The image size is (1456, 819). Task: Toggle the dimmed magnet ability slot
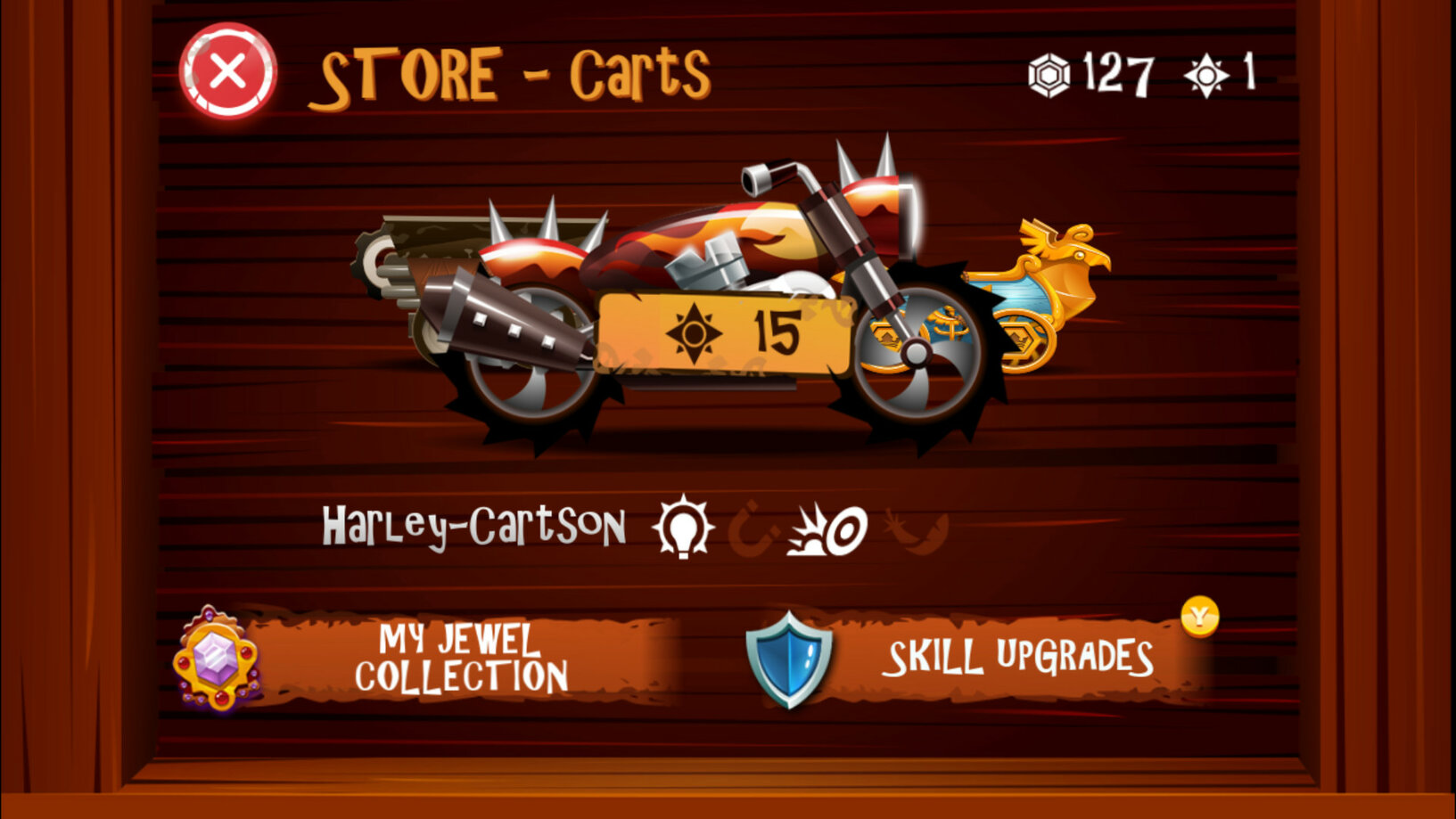click(753, 530)
